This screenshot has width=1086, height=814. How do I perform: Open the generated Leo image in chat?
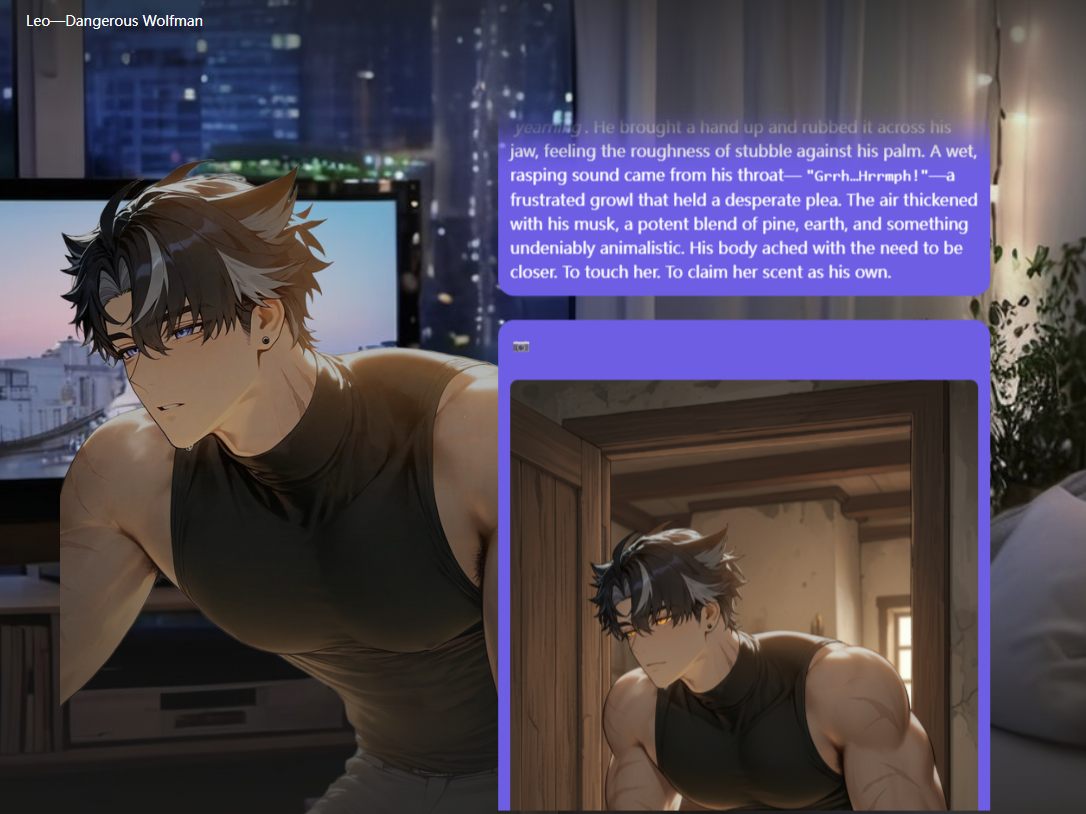click(x=743, y=595)
